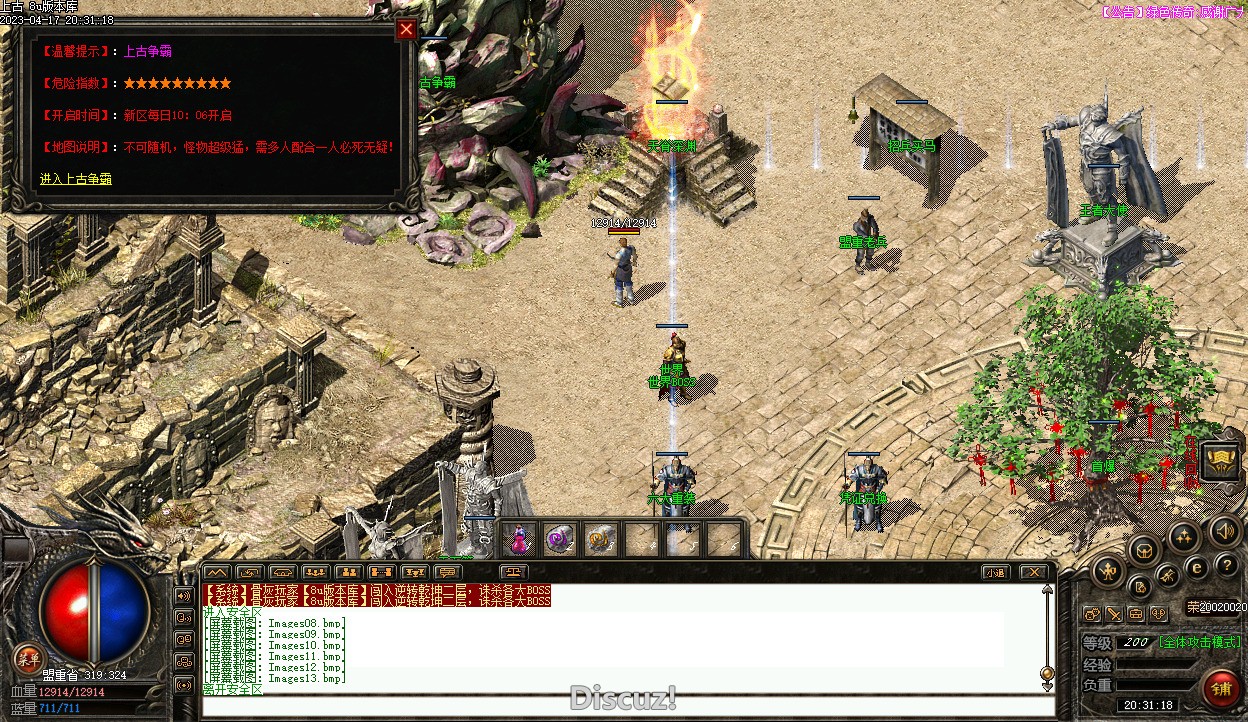The image size is (1248, 722).
Task: Open the bag chest round button
Action: [1144, 548]
